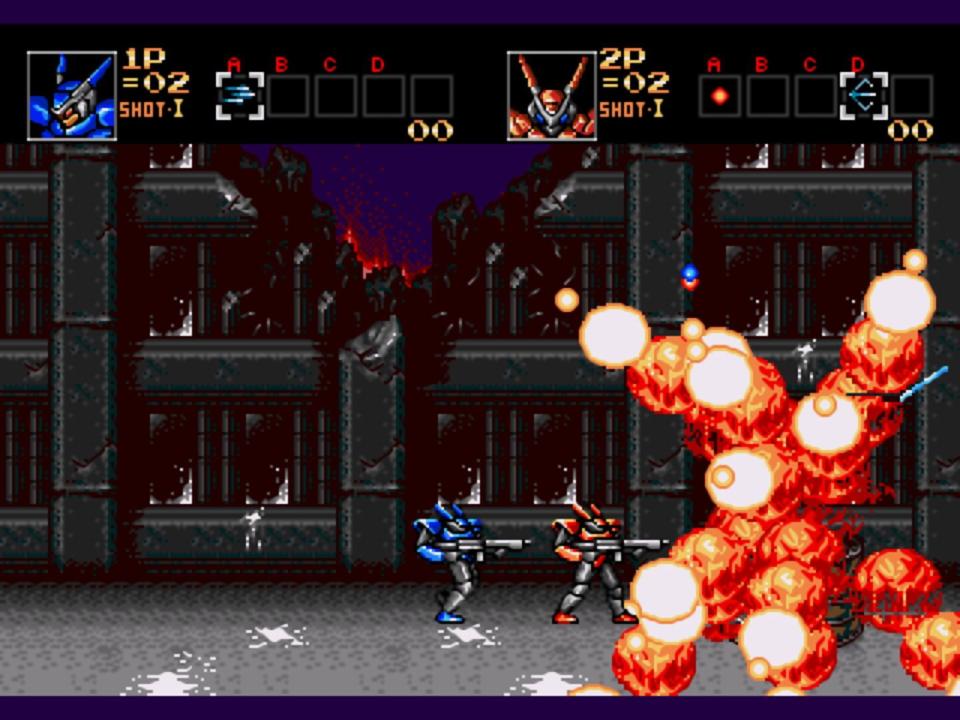Choose player 2's red orb weapon A

coord(719,96)
